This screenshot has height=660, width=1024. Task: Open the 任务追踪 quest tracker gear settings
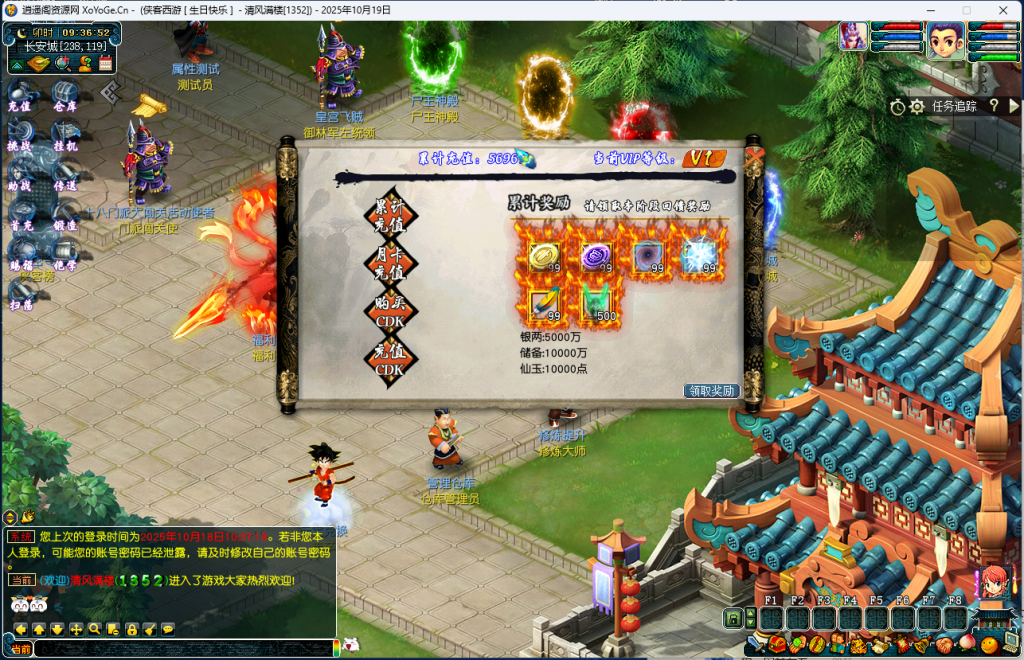(x=916, y=106)
